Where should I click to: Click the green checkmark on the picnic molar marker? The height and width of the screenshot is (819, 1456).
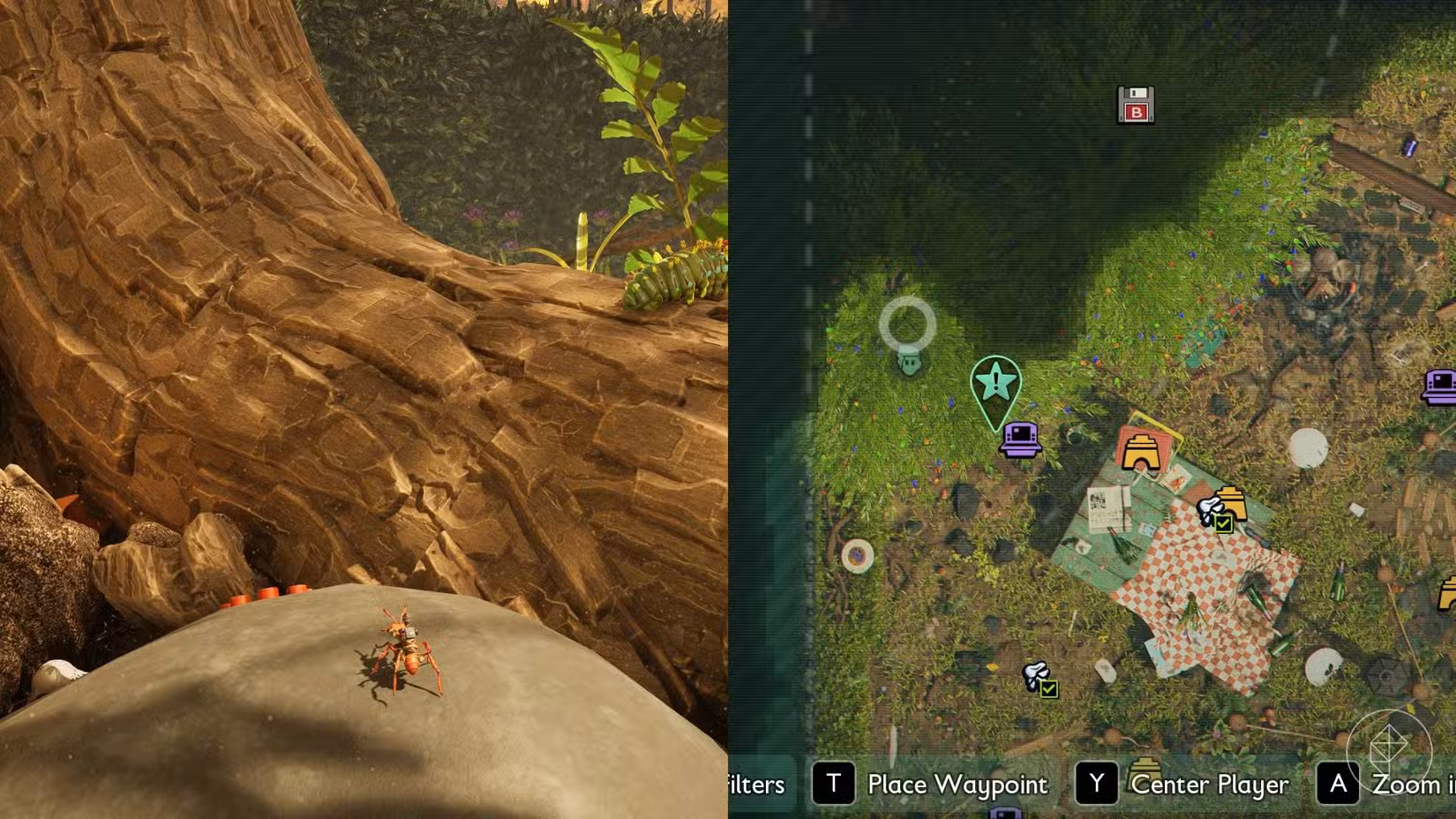[x=1224, y=525]
